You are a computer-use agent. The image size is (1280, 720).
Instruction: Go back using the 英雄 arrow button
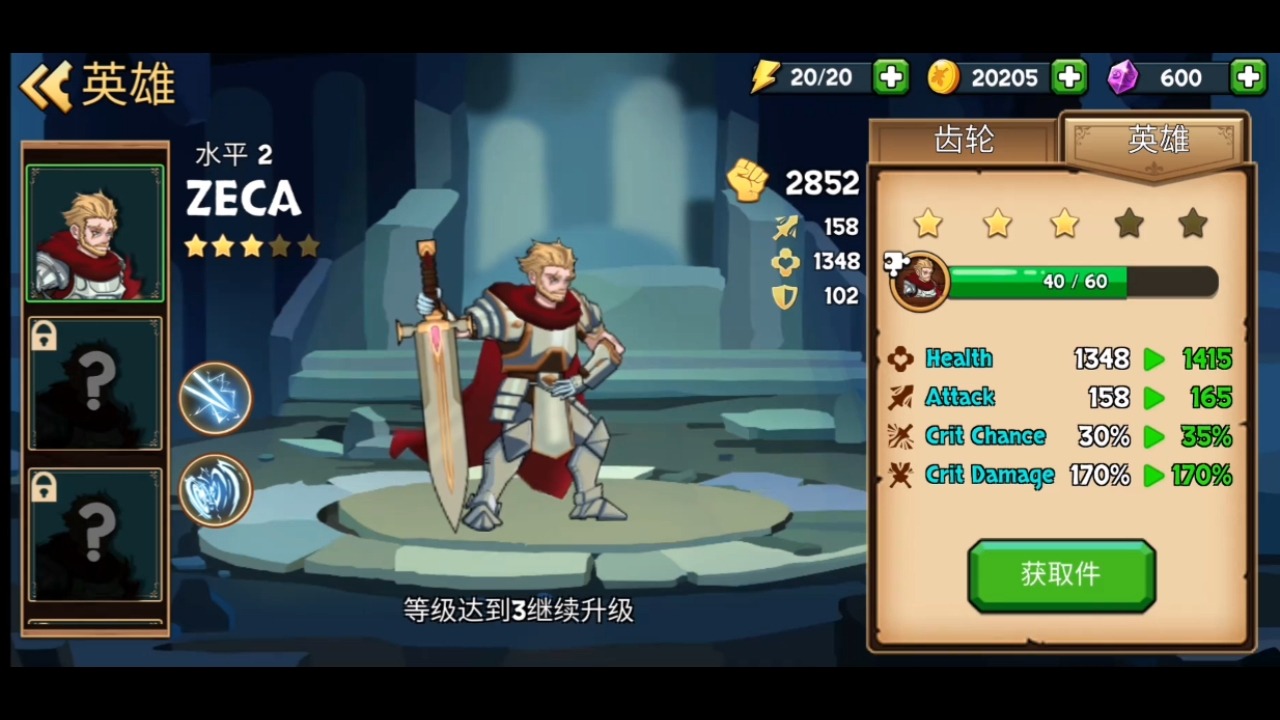48,86
